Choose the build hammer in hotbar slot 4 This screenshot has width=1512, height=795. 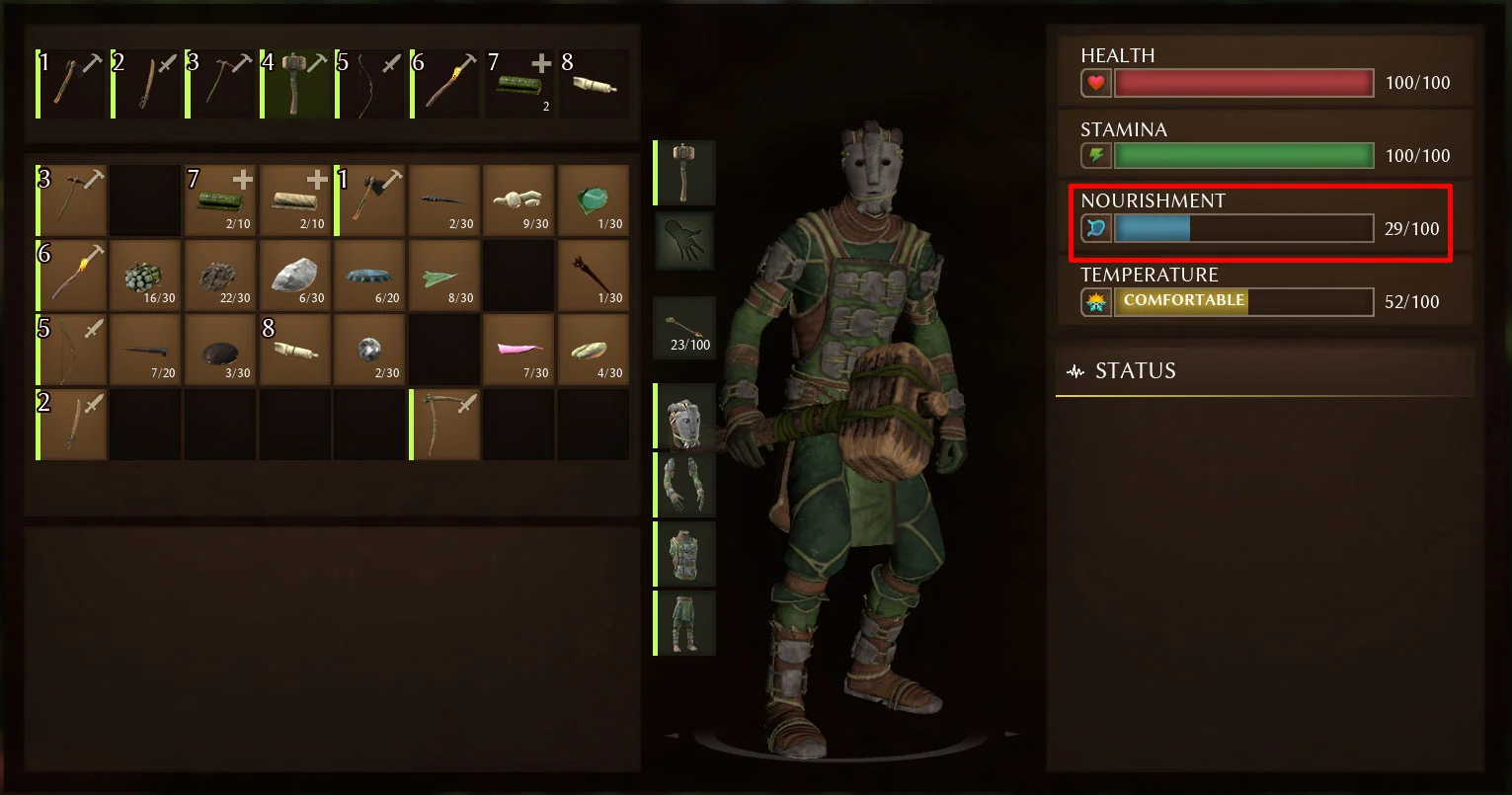296,84
